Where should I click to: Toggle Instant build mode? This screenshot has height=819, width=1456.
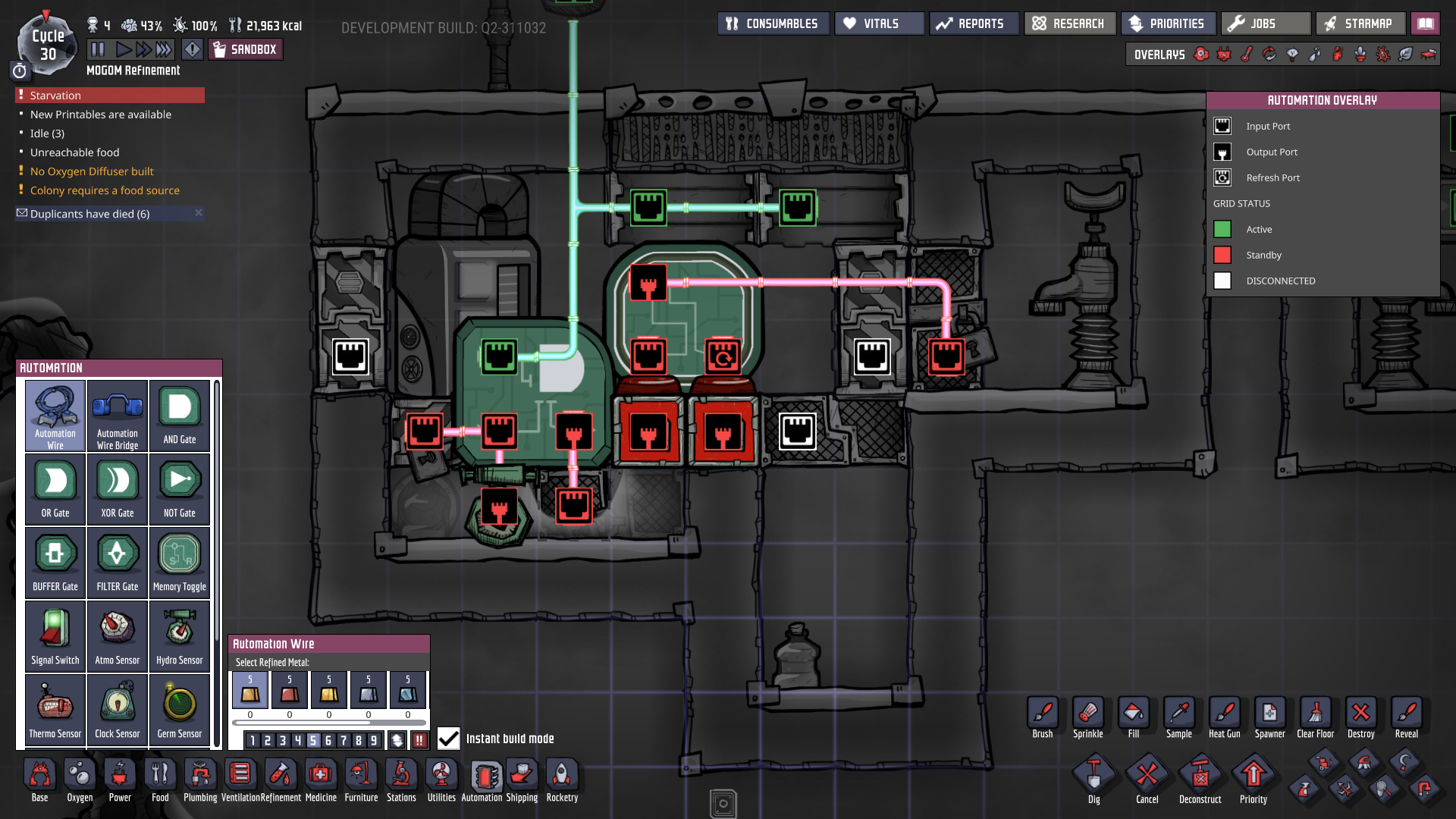448,739
